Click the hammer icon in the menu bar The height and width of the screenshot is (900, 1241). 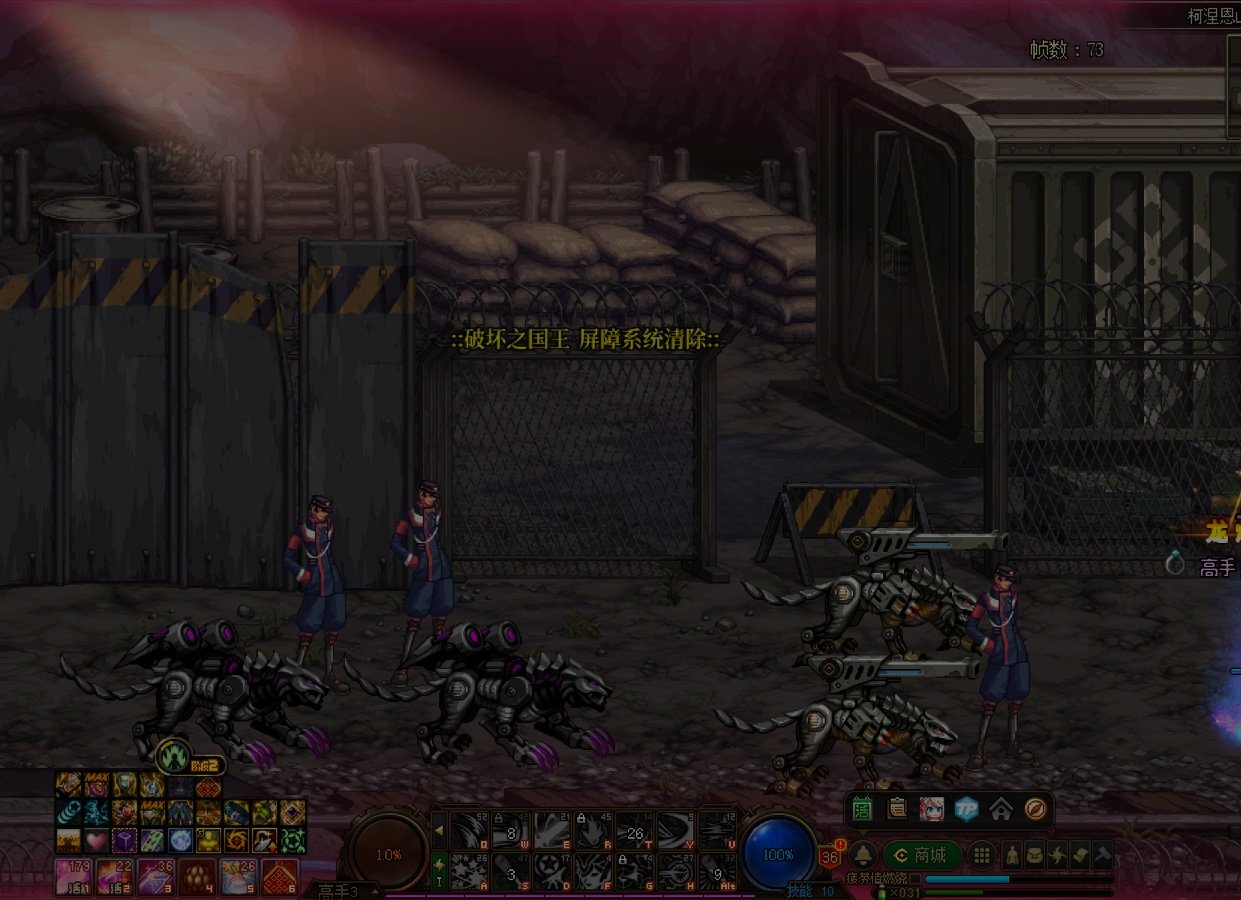click(1101, 855)
